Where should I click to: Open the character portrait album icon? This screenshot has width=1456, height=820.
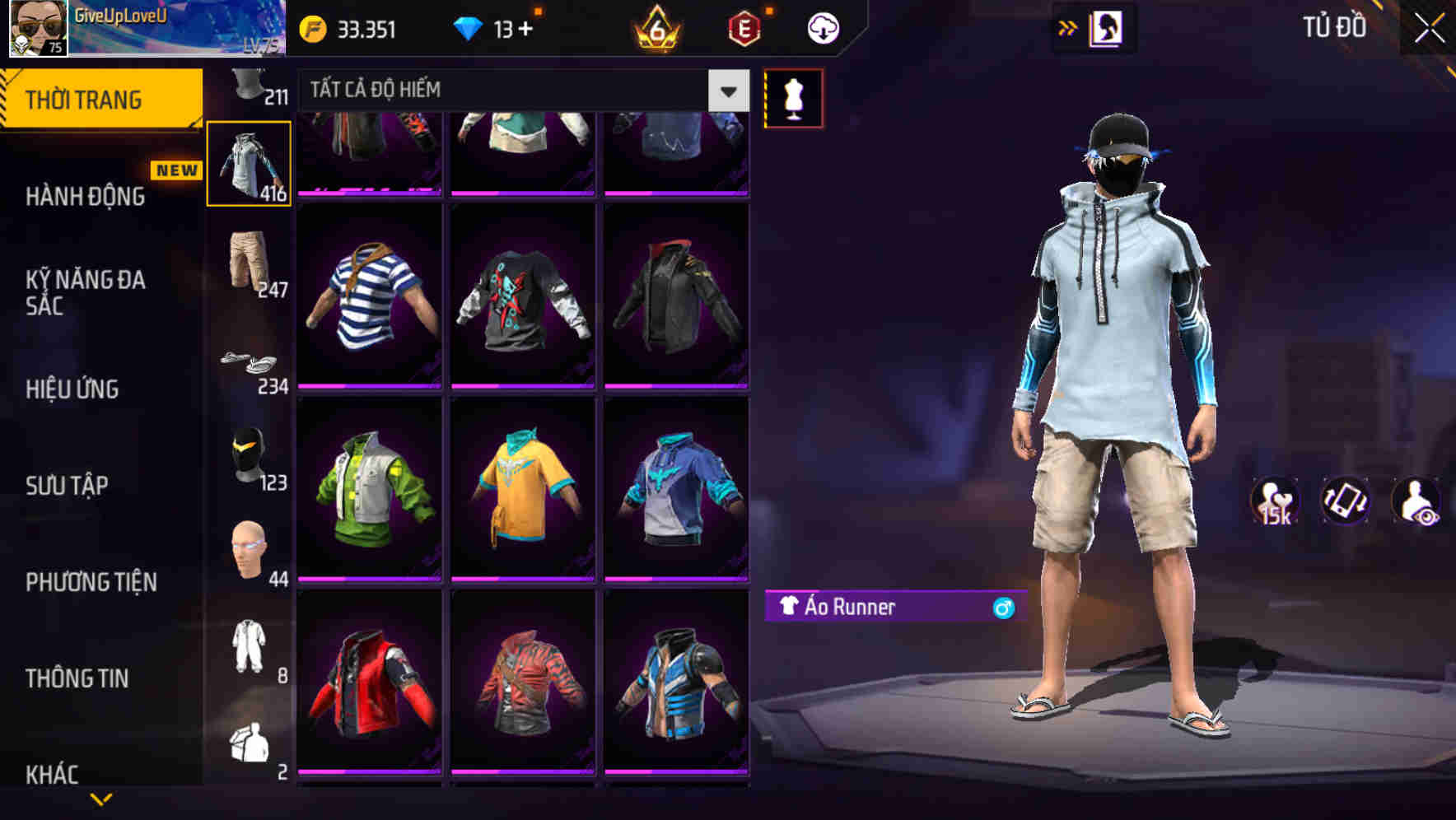click(x=1108, y=27)
